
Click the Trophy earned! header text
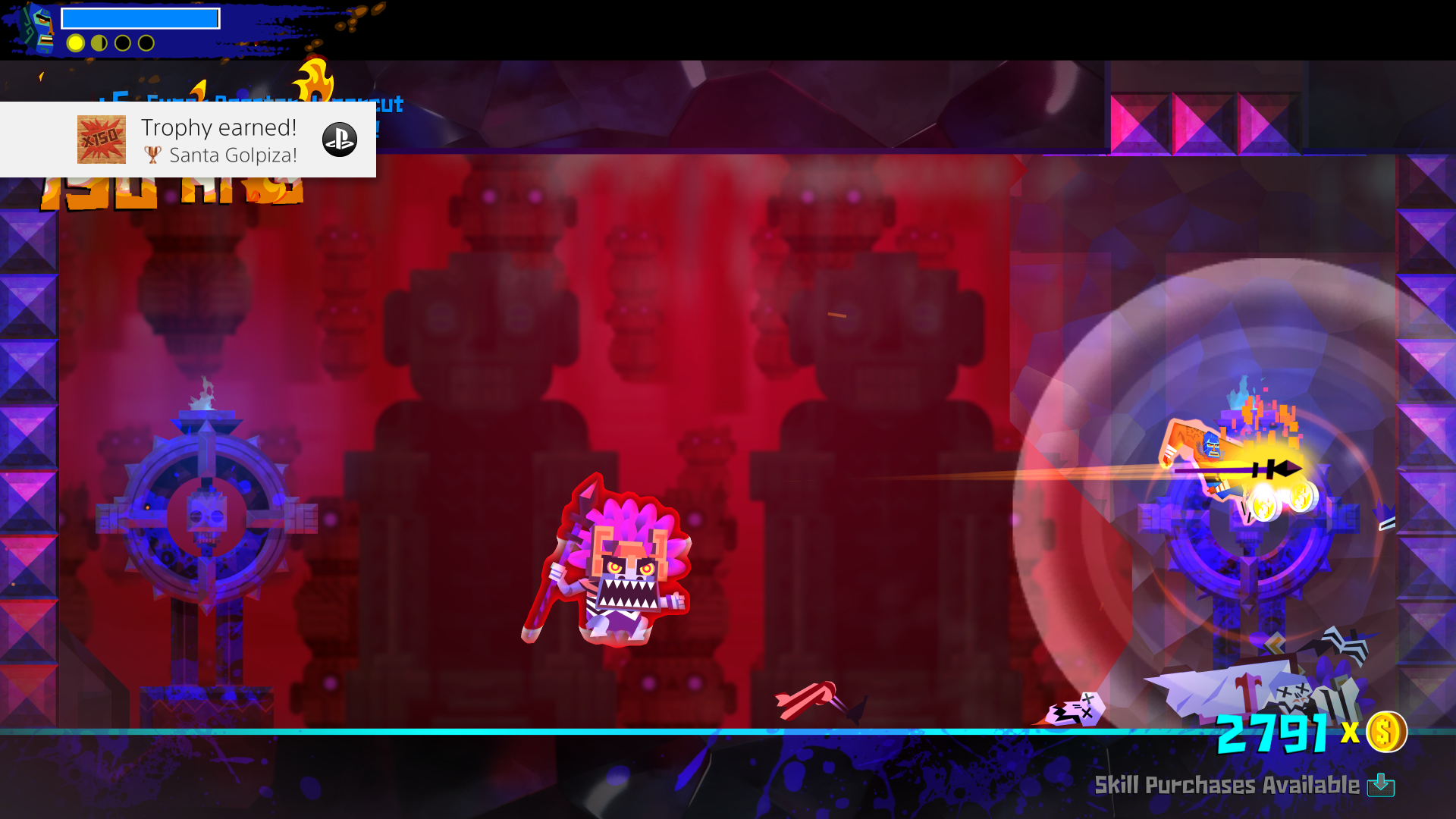click(x=218, y=127)
